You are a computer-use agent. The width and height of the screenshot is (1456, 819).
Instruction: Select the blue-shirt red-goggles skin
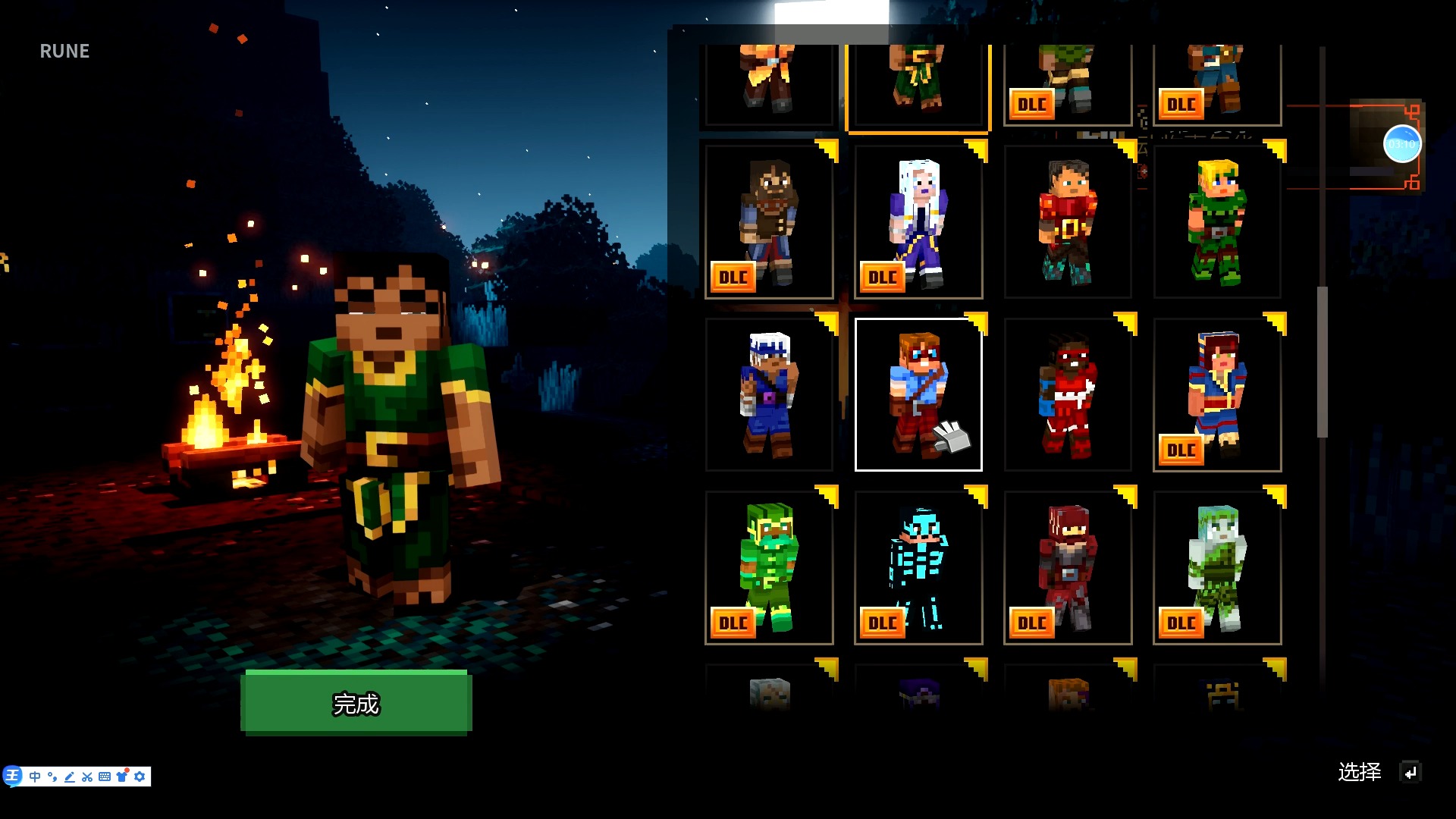click(918, 394)
